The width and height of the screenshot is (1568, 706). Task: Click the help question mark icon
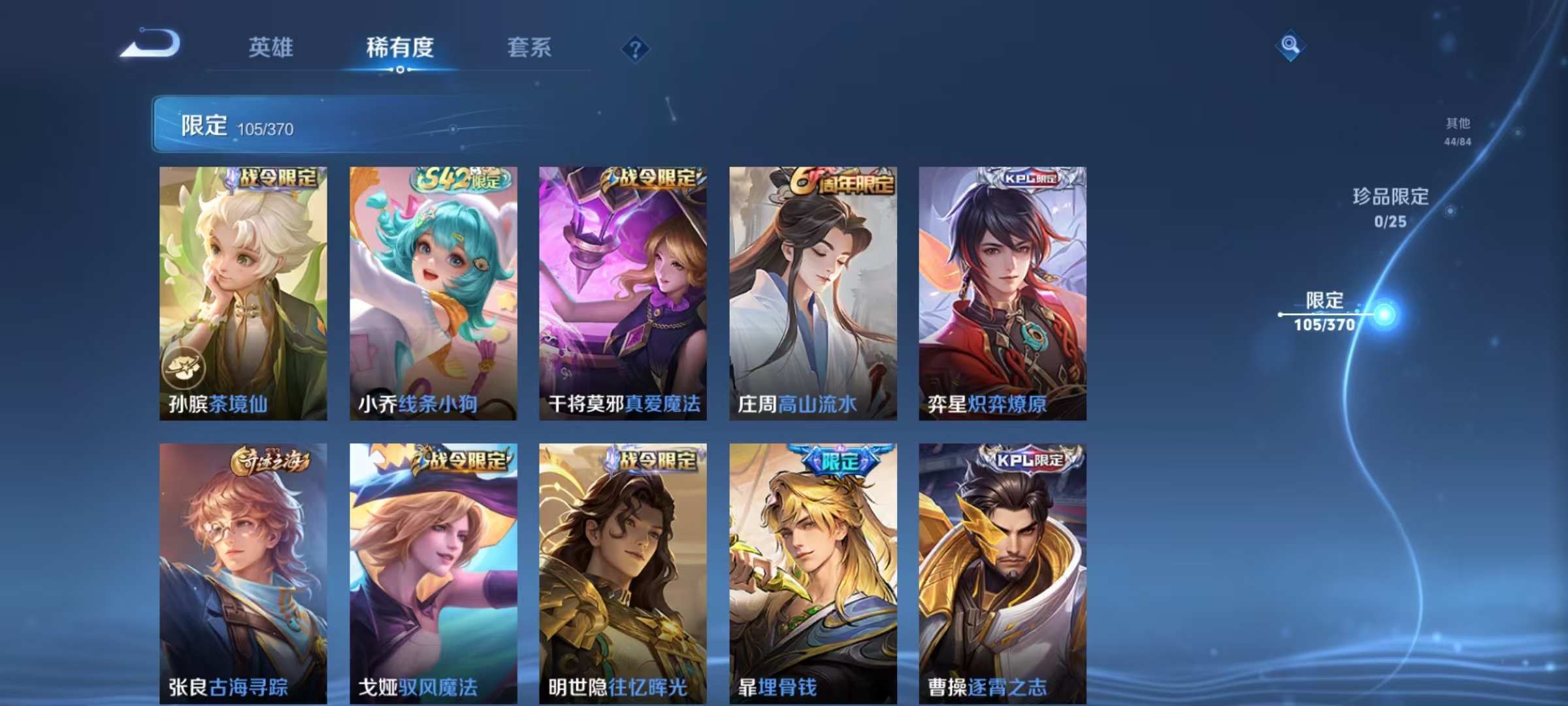637,48
